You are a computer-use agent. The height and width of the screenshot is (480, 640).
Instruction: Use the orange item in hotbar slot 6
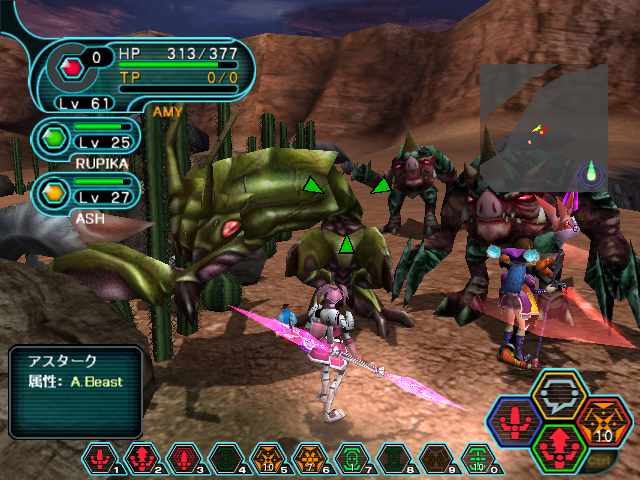[307, 459]
